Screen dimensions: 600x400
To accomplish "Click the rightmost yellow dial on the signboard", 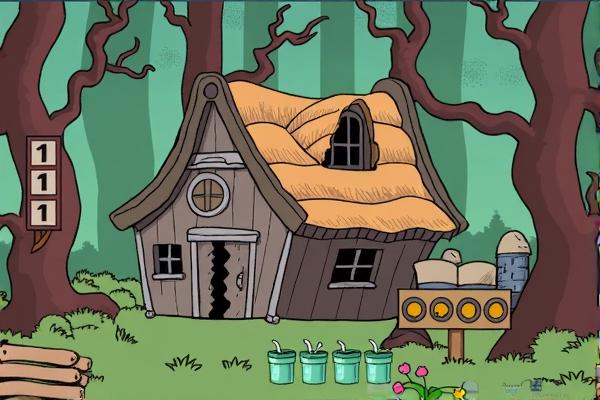I will (494, 309).
